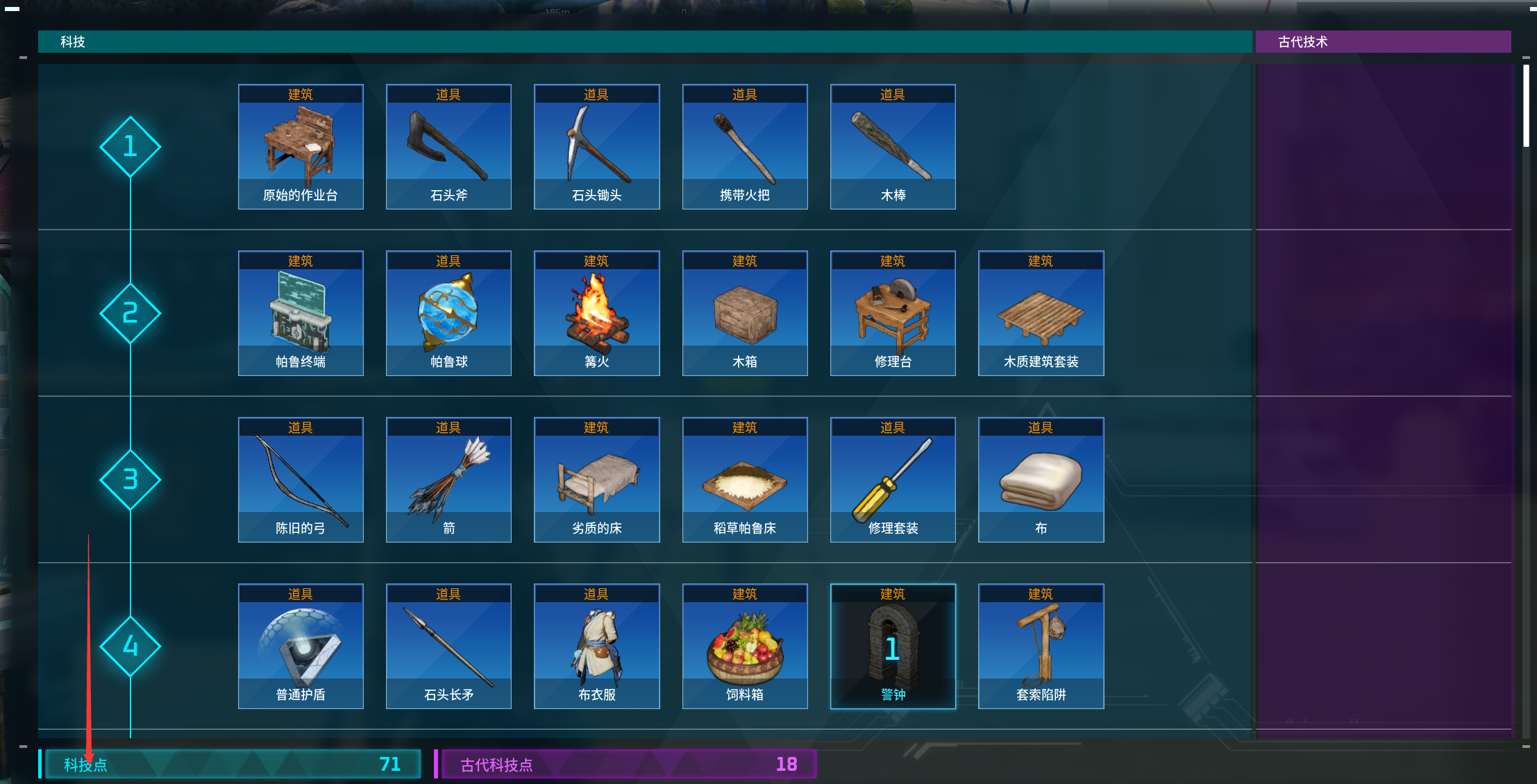
Task: Unlock the 警钟 alarm bell technology
Action: tap(893, 647)
